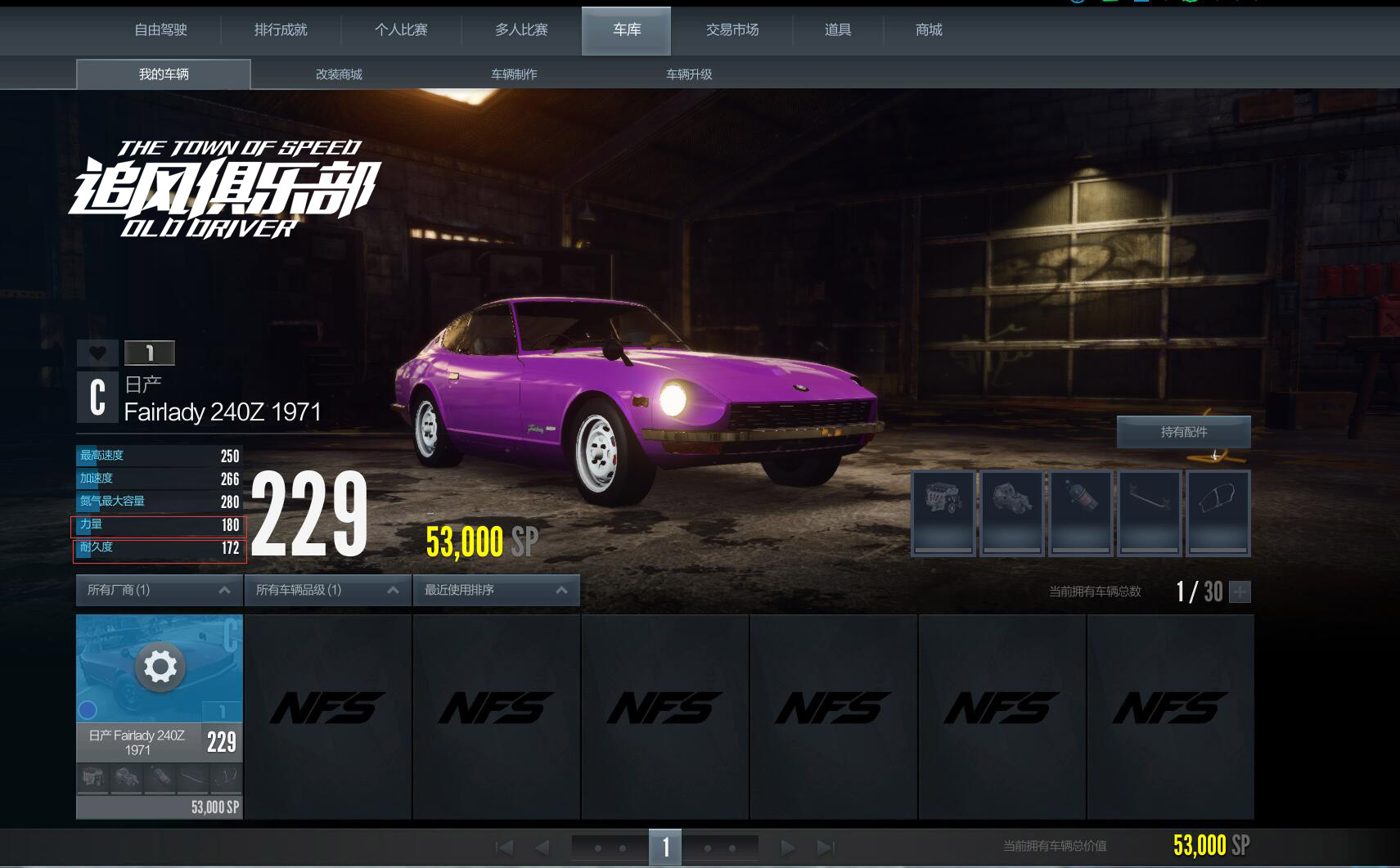Go to the next page arrow
1400x868 pixels.
click(787, 848)
